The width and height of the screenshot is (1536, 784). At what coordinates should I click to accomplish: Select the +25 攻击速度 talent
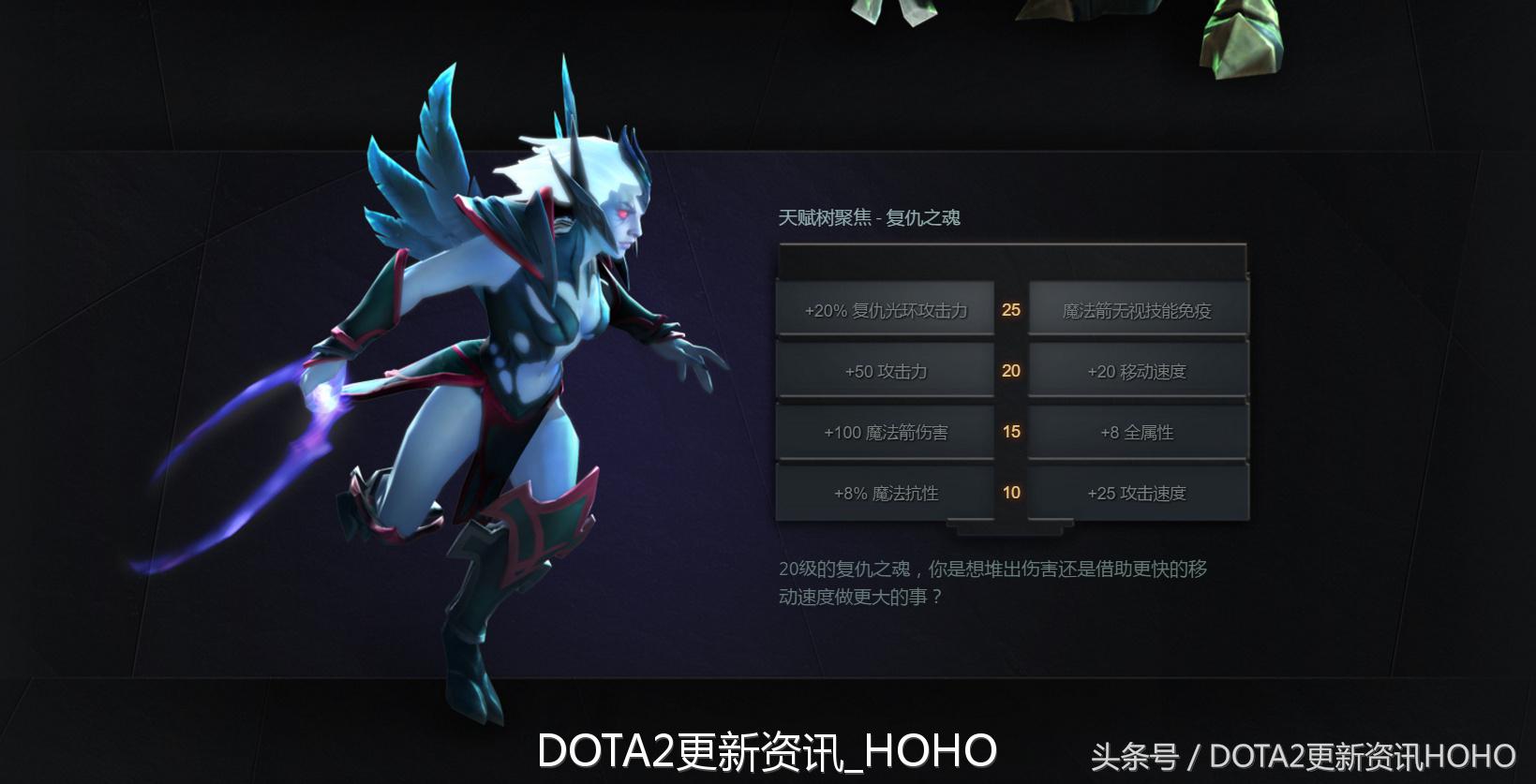tap(1136, 492)
